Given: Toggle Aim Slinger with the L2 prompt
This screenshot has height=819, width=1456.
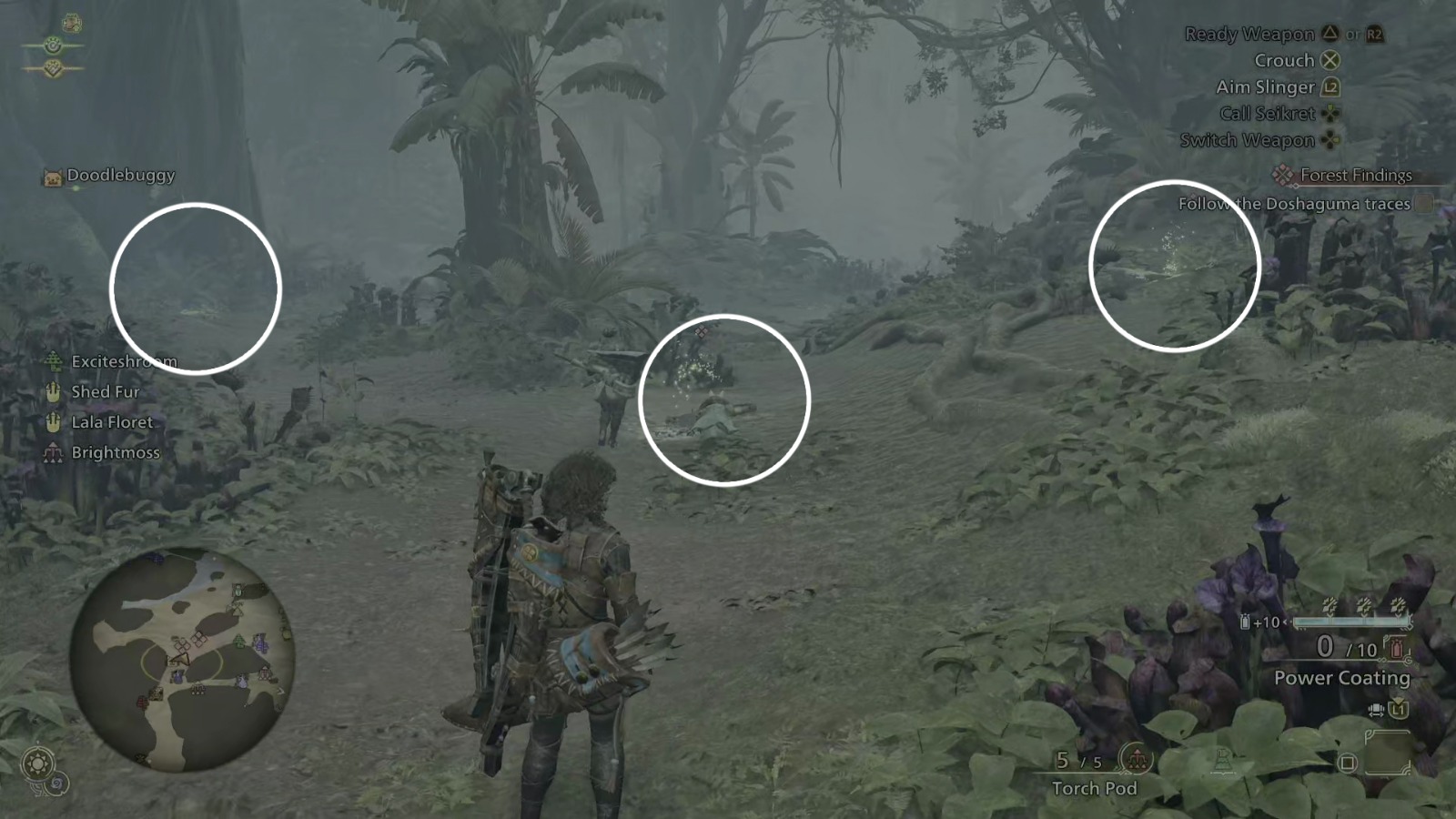Looking at the screenshot, I should pos(1330,86).
